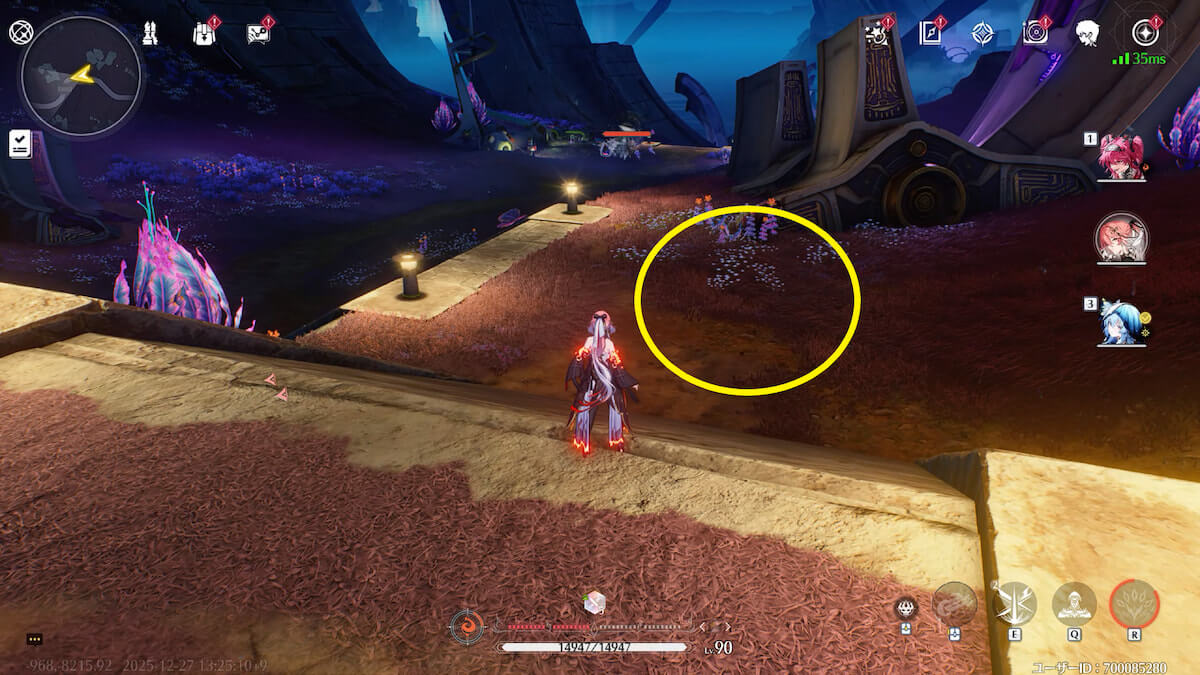This screenshot has height=675, width=1200.
Task: Open the globe icon beside the minimap
Action: pos(21,32)
